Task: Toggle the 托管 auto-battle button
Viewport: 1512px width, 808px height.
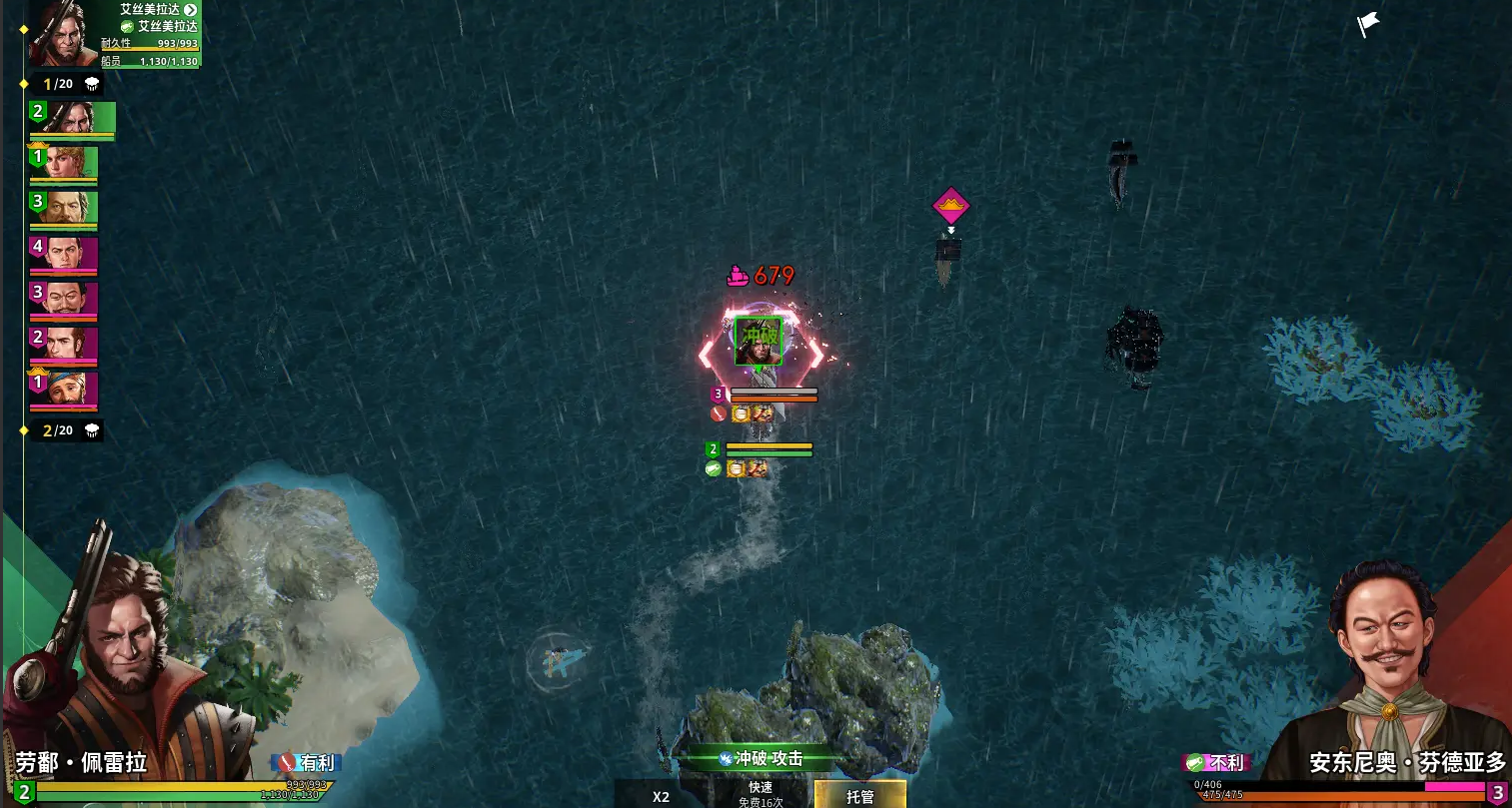Action: point(859,795)
